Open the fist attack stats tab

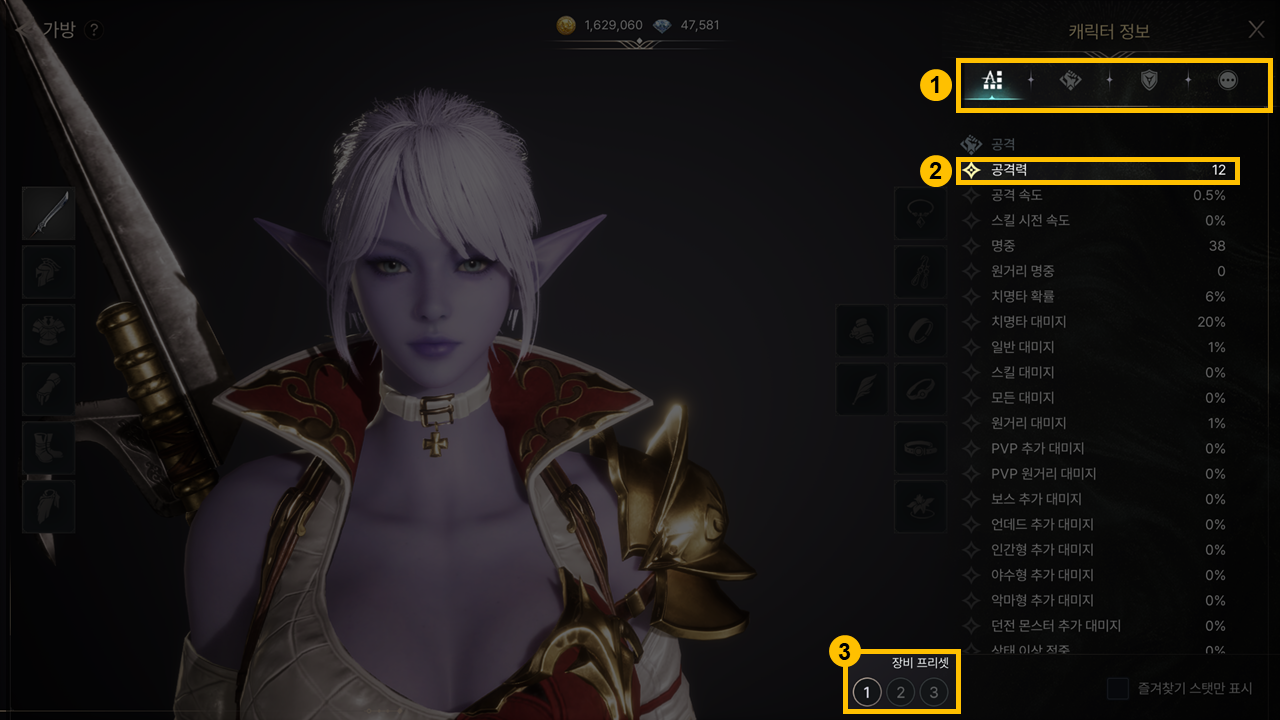click(x=1071, y=81)
